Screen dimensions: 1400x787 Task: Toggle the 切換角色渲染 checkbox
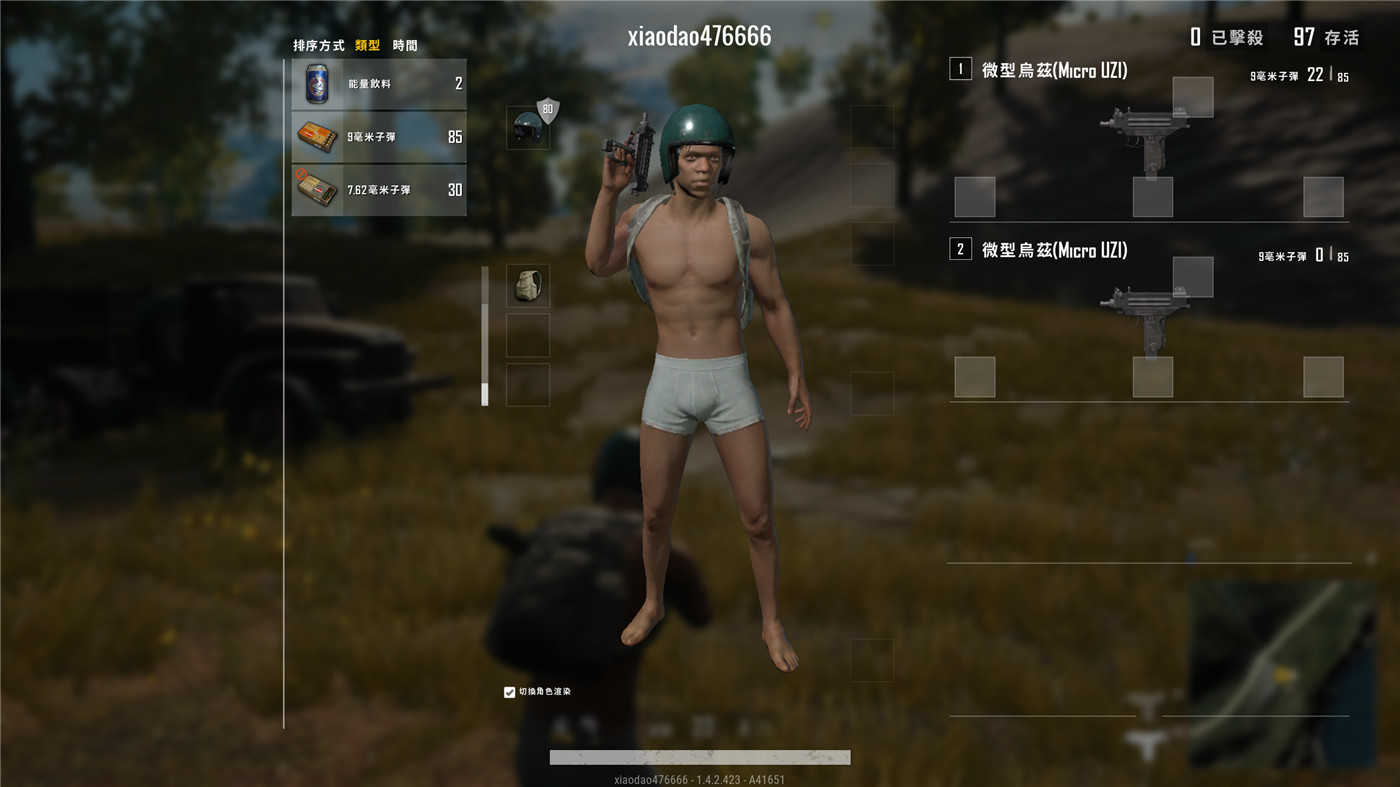point(507,690)
